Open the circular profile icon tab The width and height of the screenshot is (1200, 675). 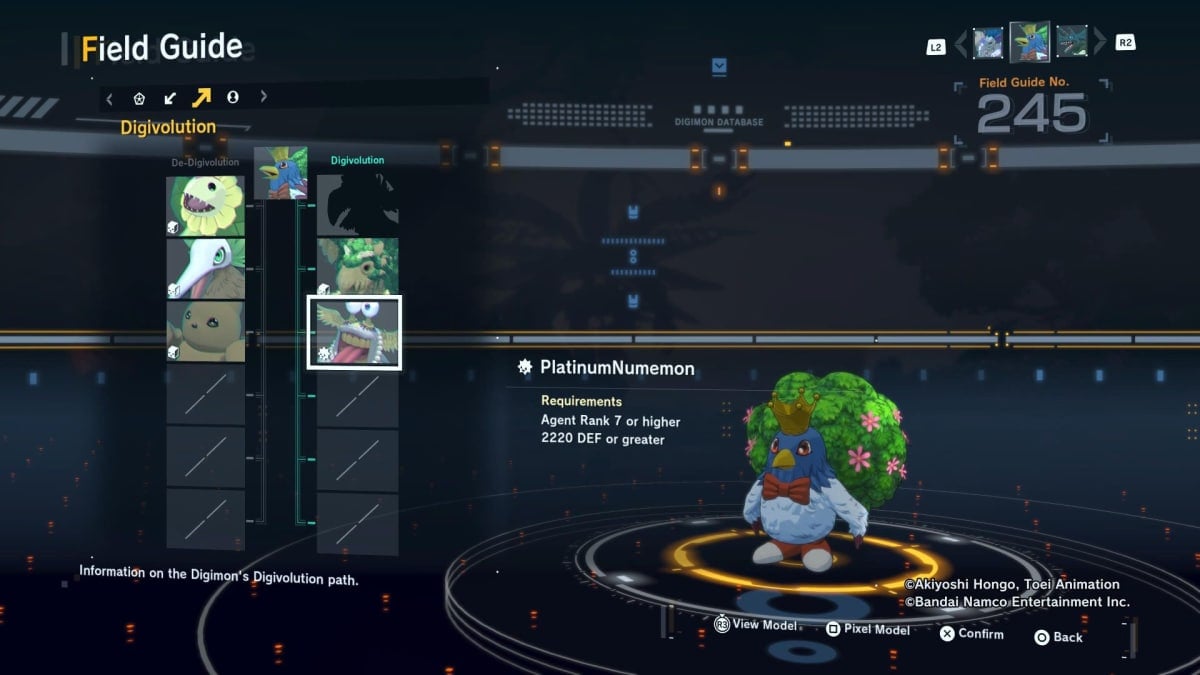tap(233, 97)
